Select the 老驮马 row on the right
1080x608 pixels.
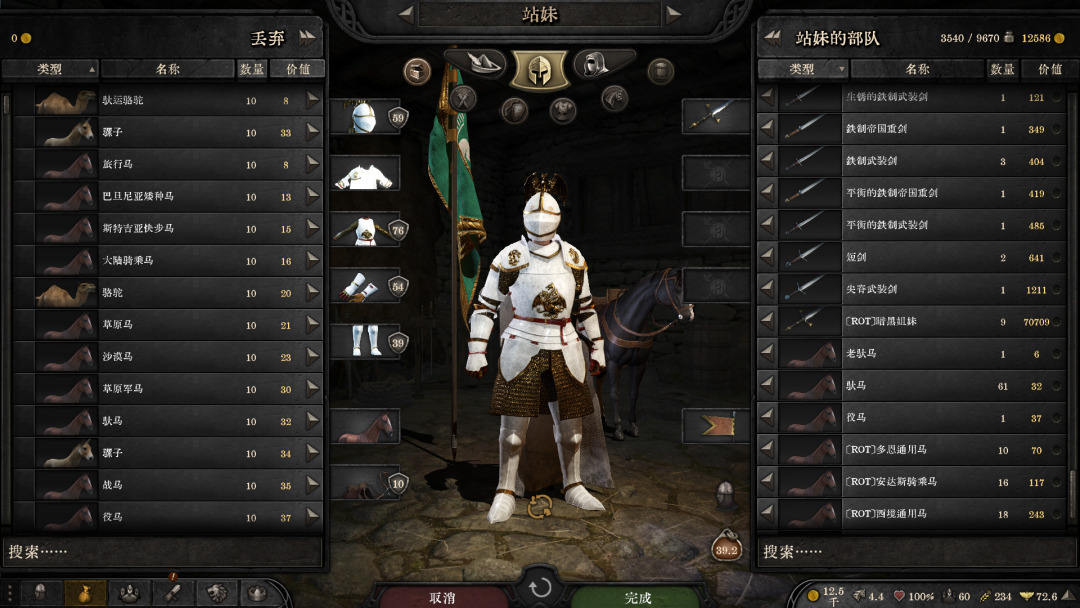(914, 354)
